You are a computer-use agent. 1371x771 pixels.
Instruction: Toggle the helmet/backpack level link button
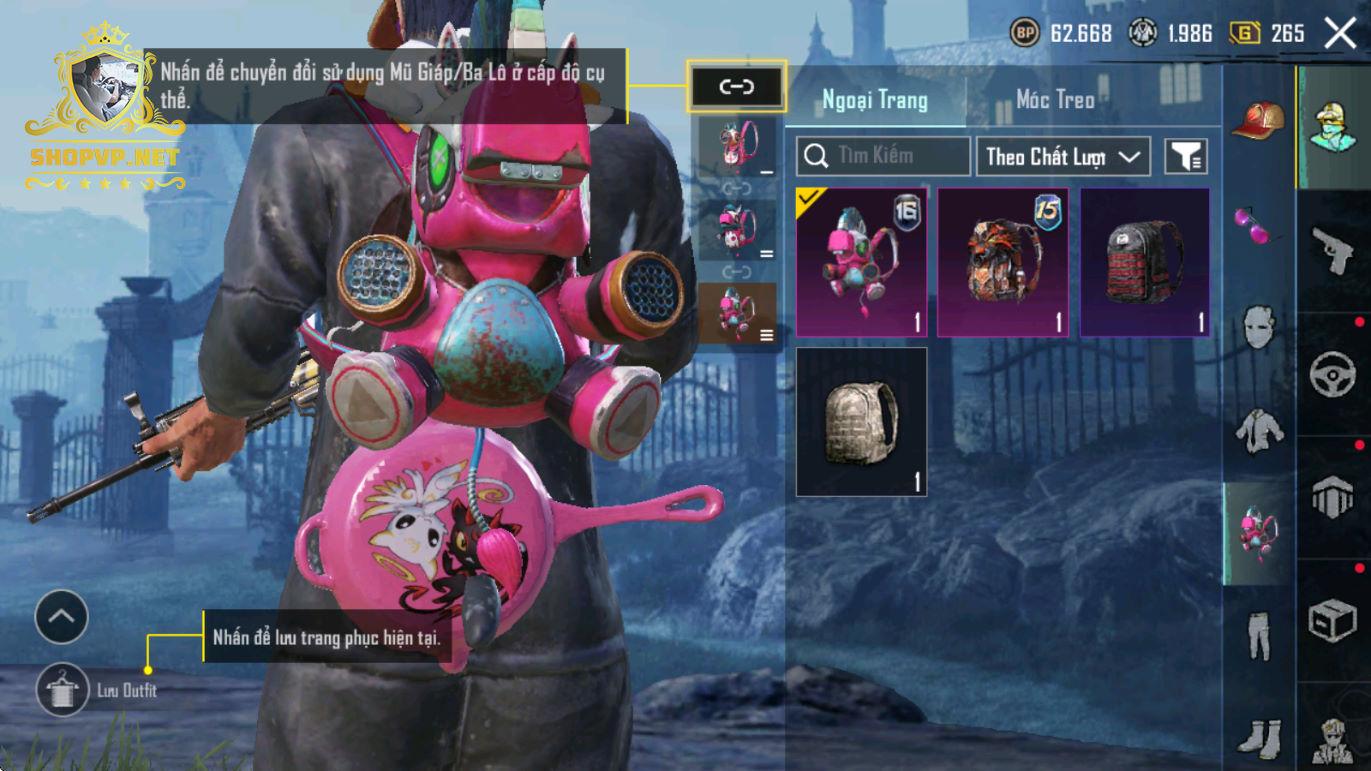pos(737,87)
